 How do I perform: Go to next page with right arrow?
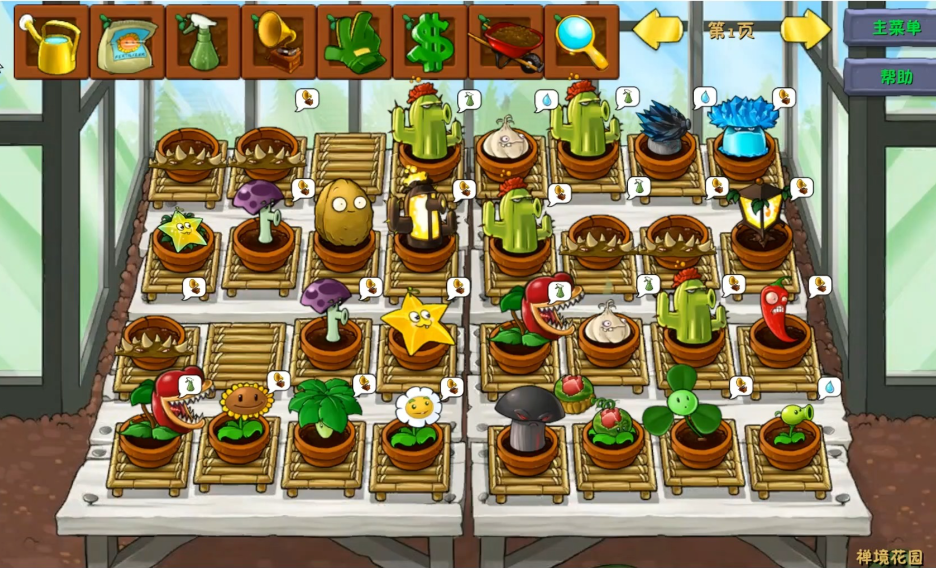pos(805,29)
